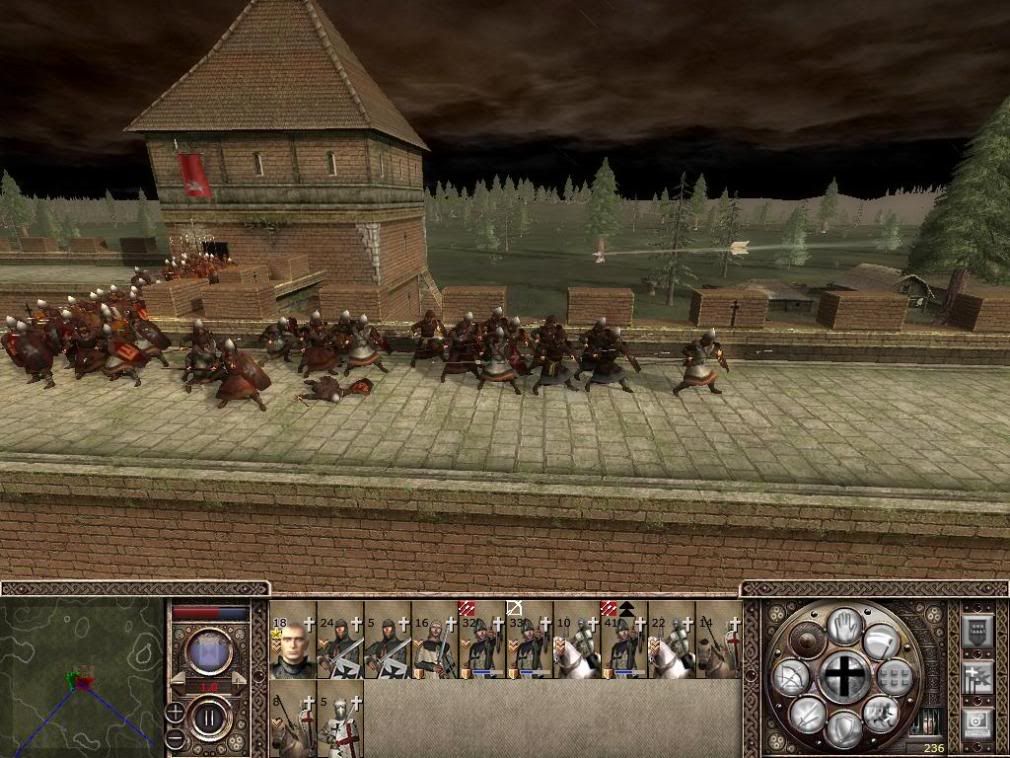Image resolution: width=1010 pixels, height=758 pixels.
Task: Select the cavalry unit card with 22 men
Action: pos(671,640)
